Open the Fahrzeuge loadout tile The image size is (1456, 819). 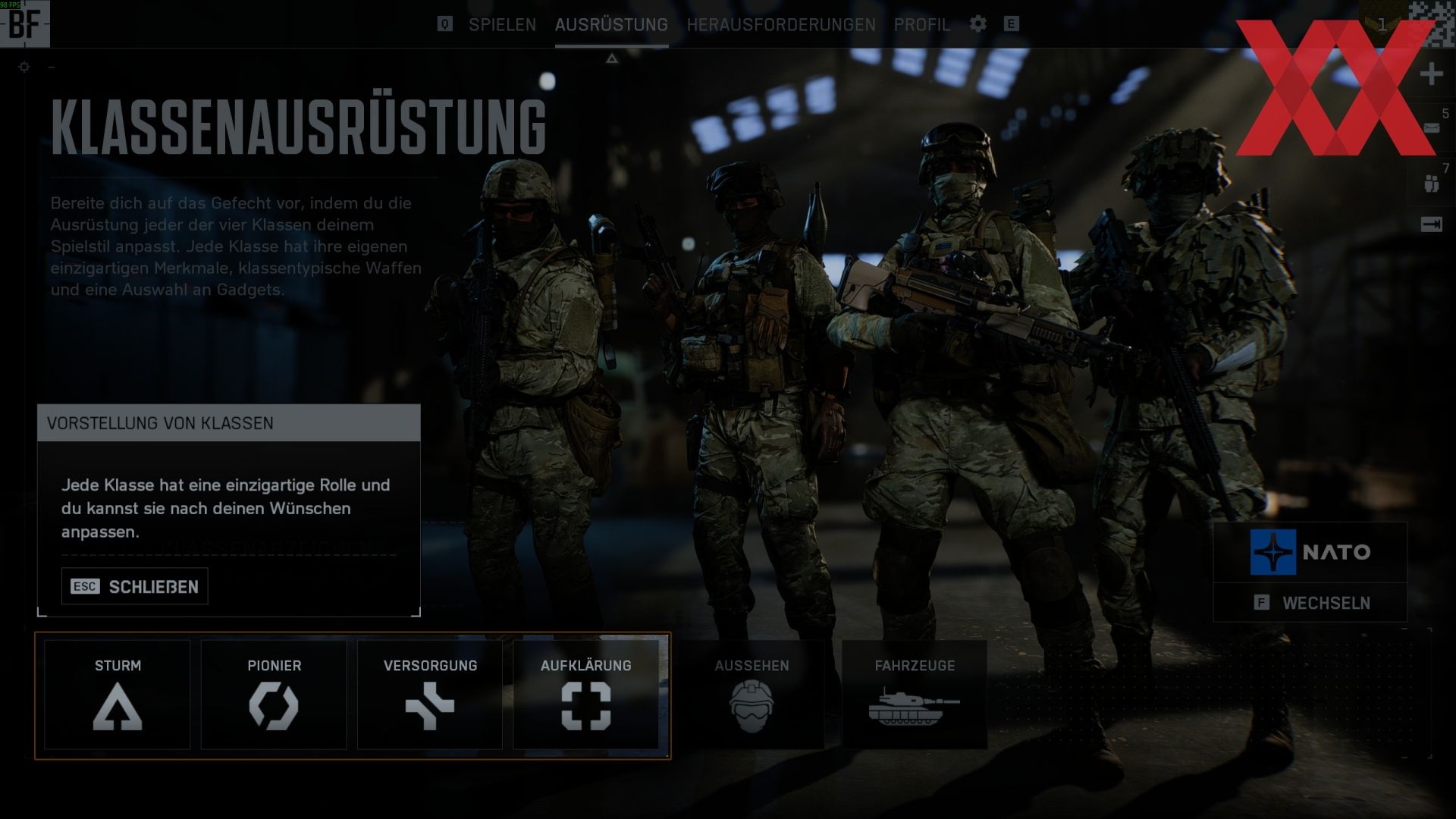point(915,694)
